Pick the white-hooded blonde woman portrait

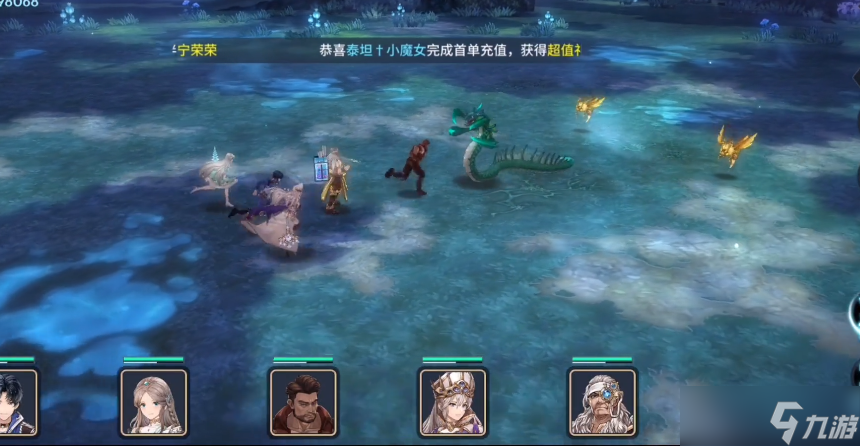pos(452,402)
